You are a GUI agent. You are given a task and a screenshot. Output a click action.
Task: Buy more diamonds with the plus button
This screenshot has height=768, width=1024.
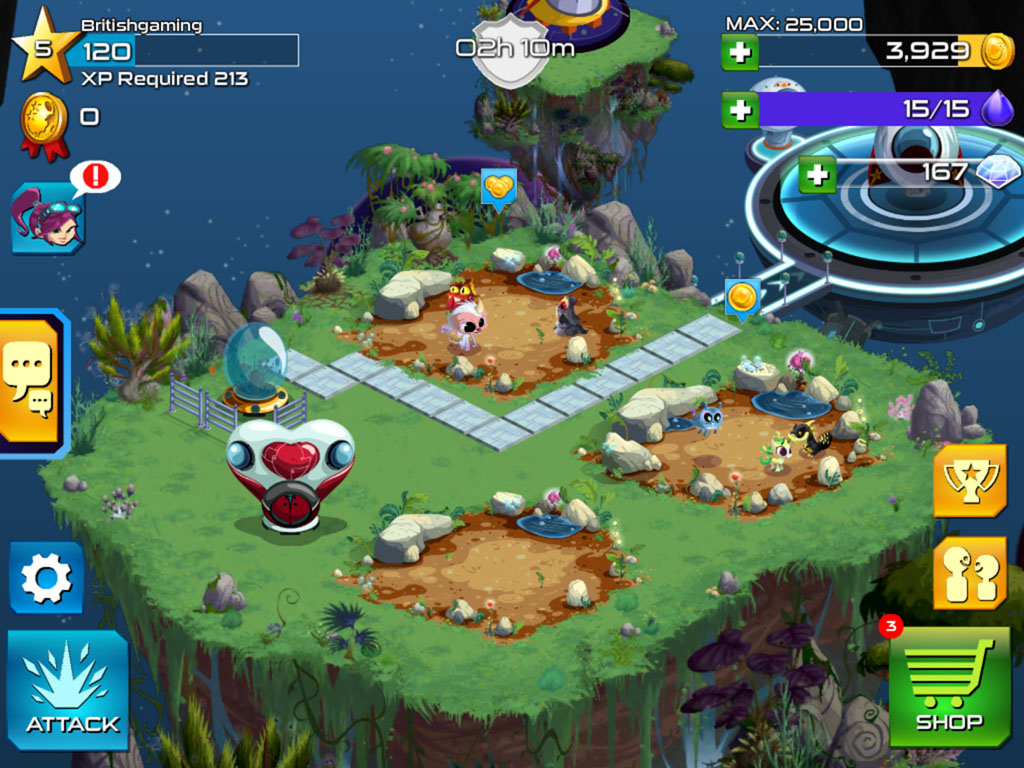pyautogui.click(x=817, y=174)
